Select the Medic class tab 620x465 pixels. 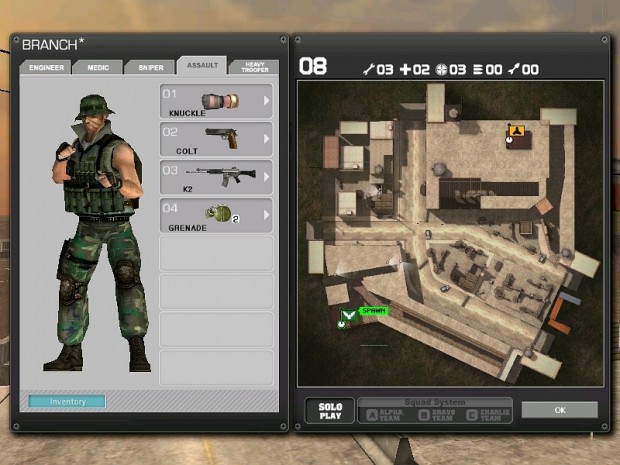click(x=98, y=68)
